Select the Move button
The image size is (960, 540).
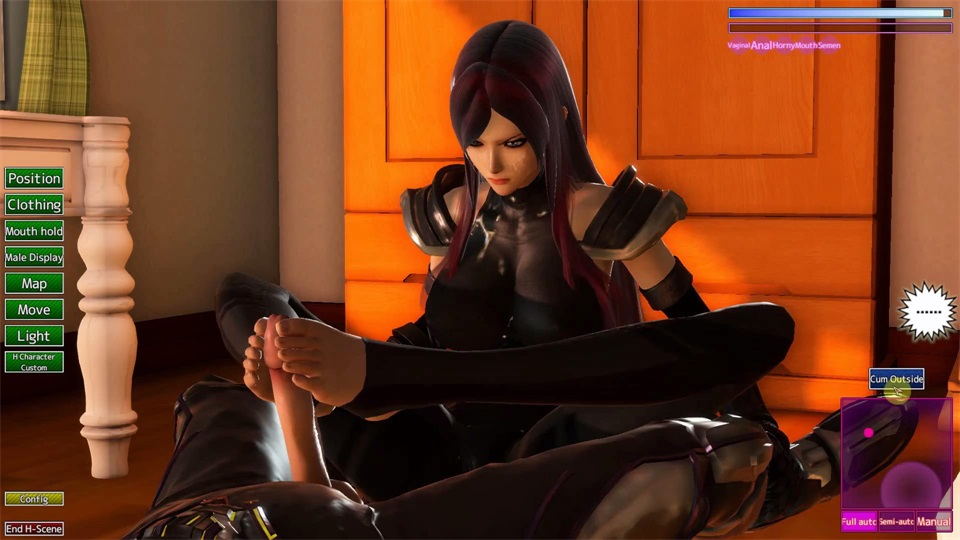tap(34, 310)
